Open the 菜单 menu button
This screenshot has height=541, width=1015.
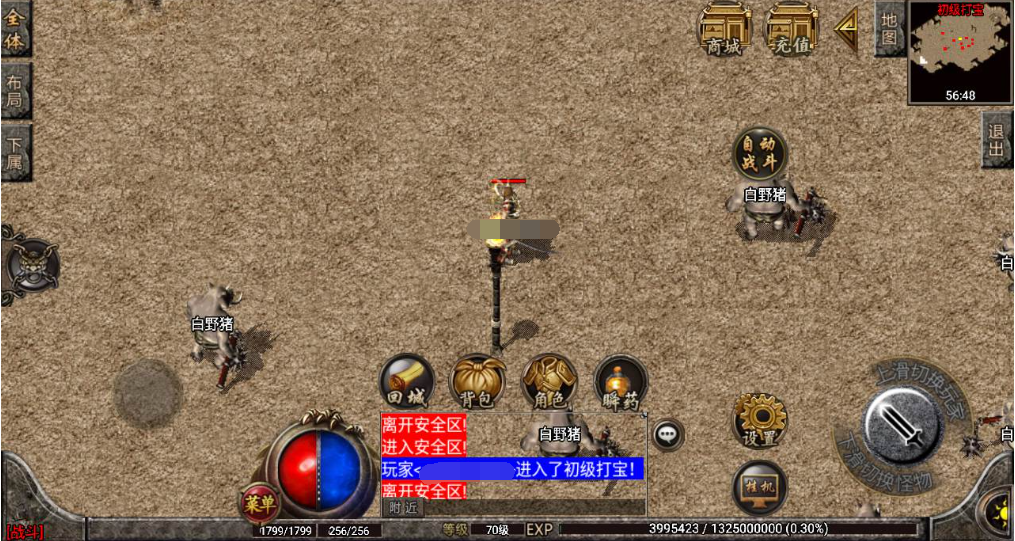pyautogui.click(x=259, y=503)
